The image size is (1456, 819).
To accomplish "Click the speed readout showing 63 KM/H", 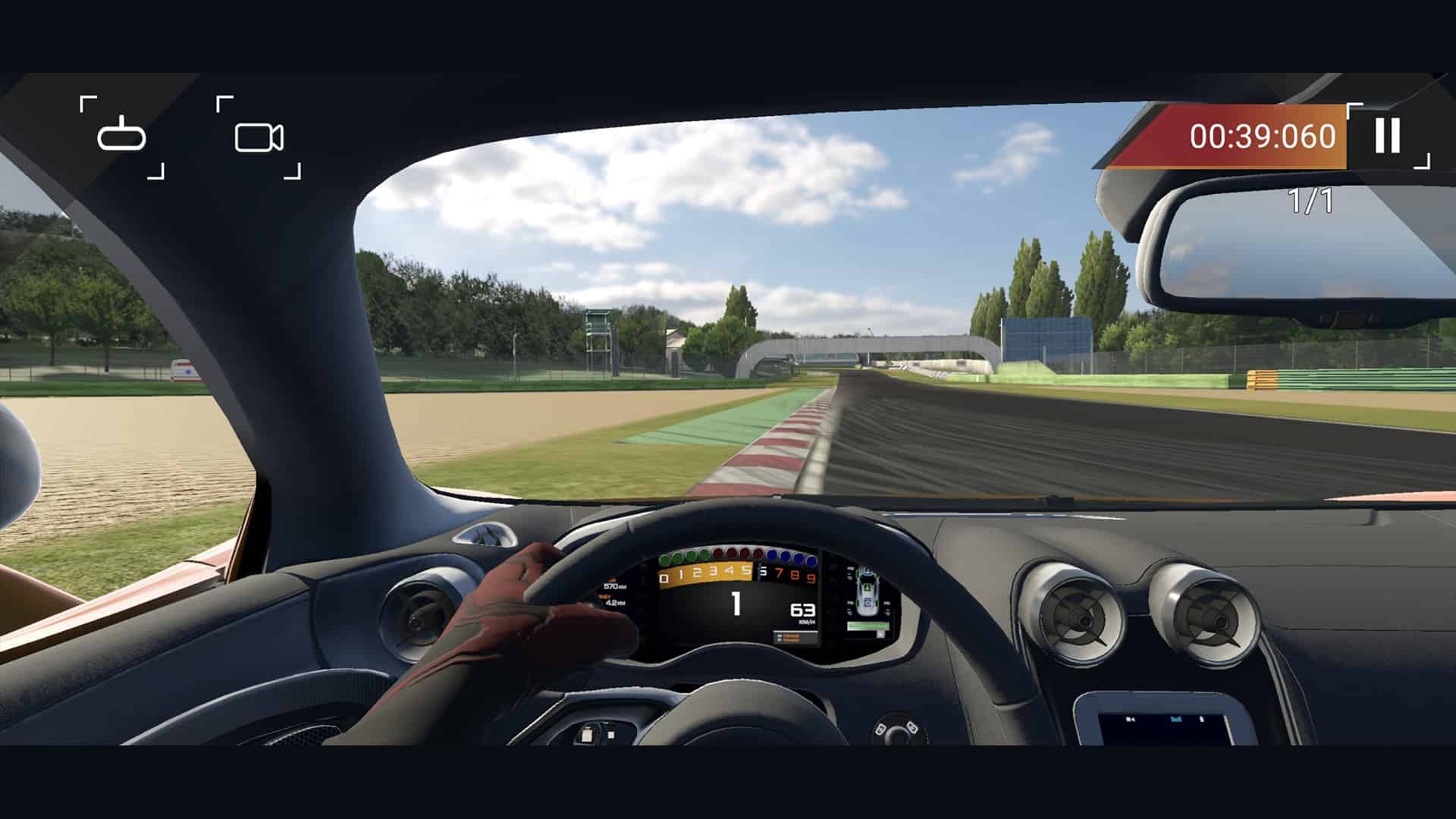I will (x=802, y=610).
